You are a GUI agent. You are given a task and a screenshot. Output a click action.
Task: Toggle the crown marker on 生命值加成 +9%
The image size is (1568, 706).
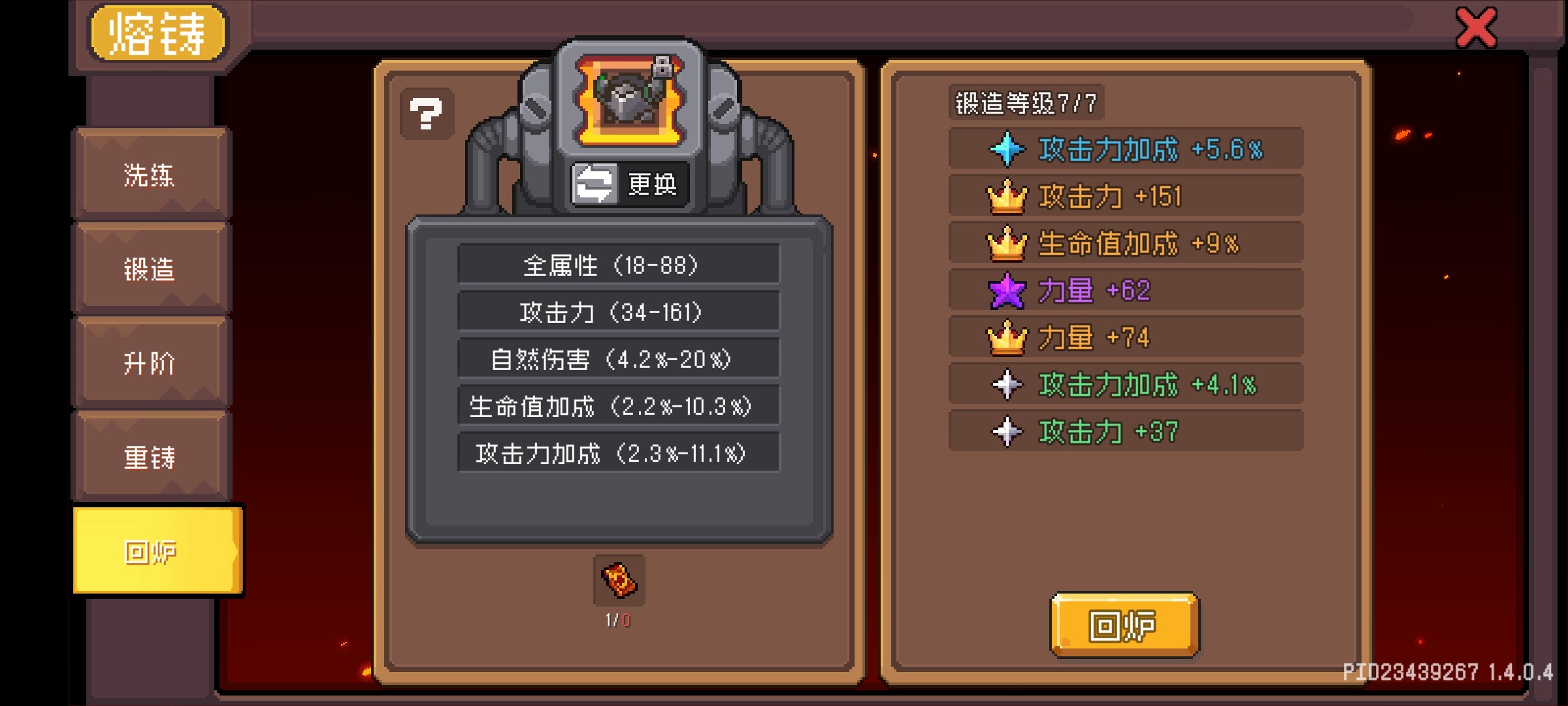[1008, 243]
